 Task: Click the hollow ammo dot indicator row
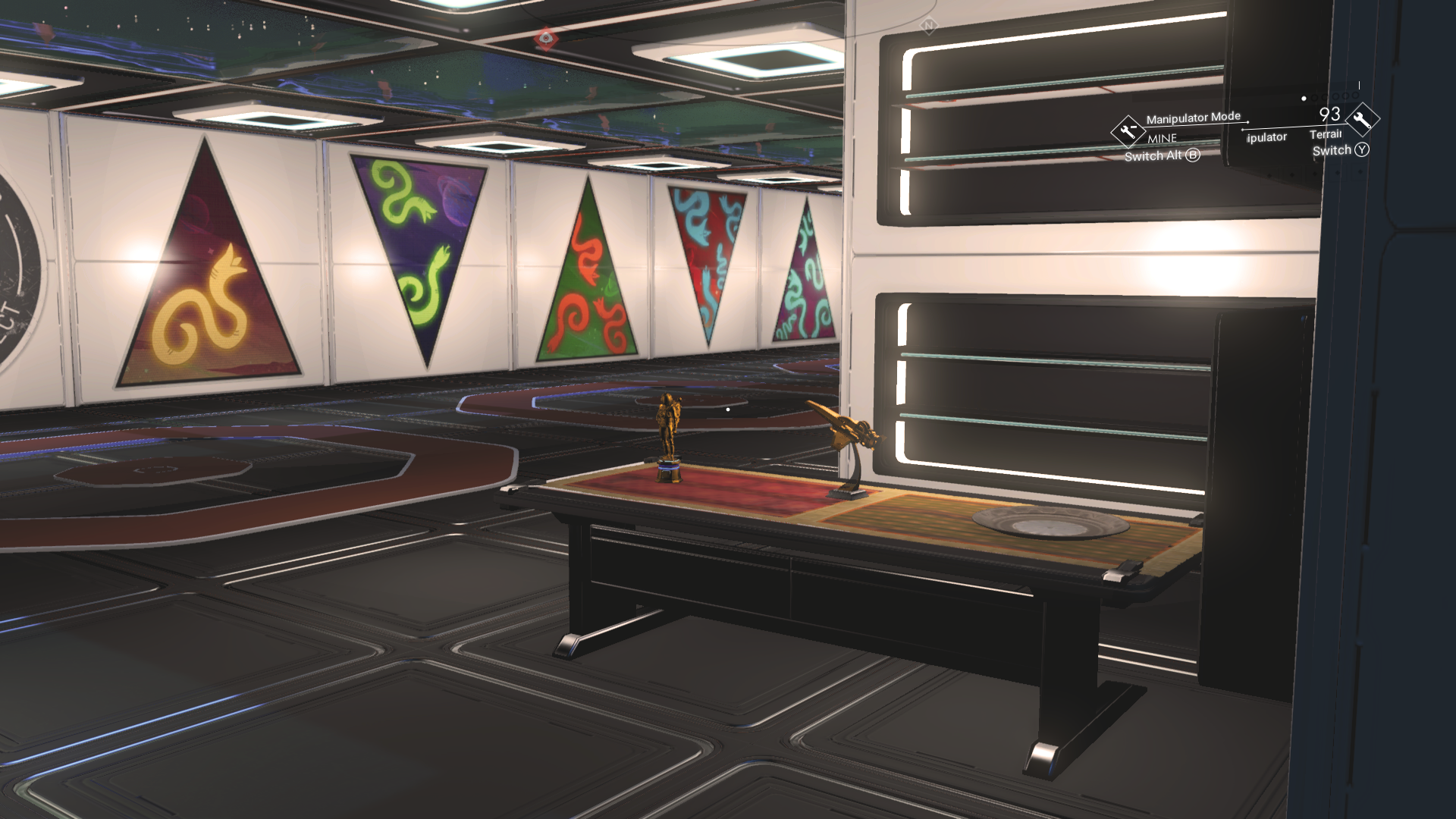pos(1333,96)
